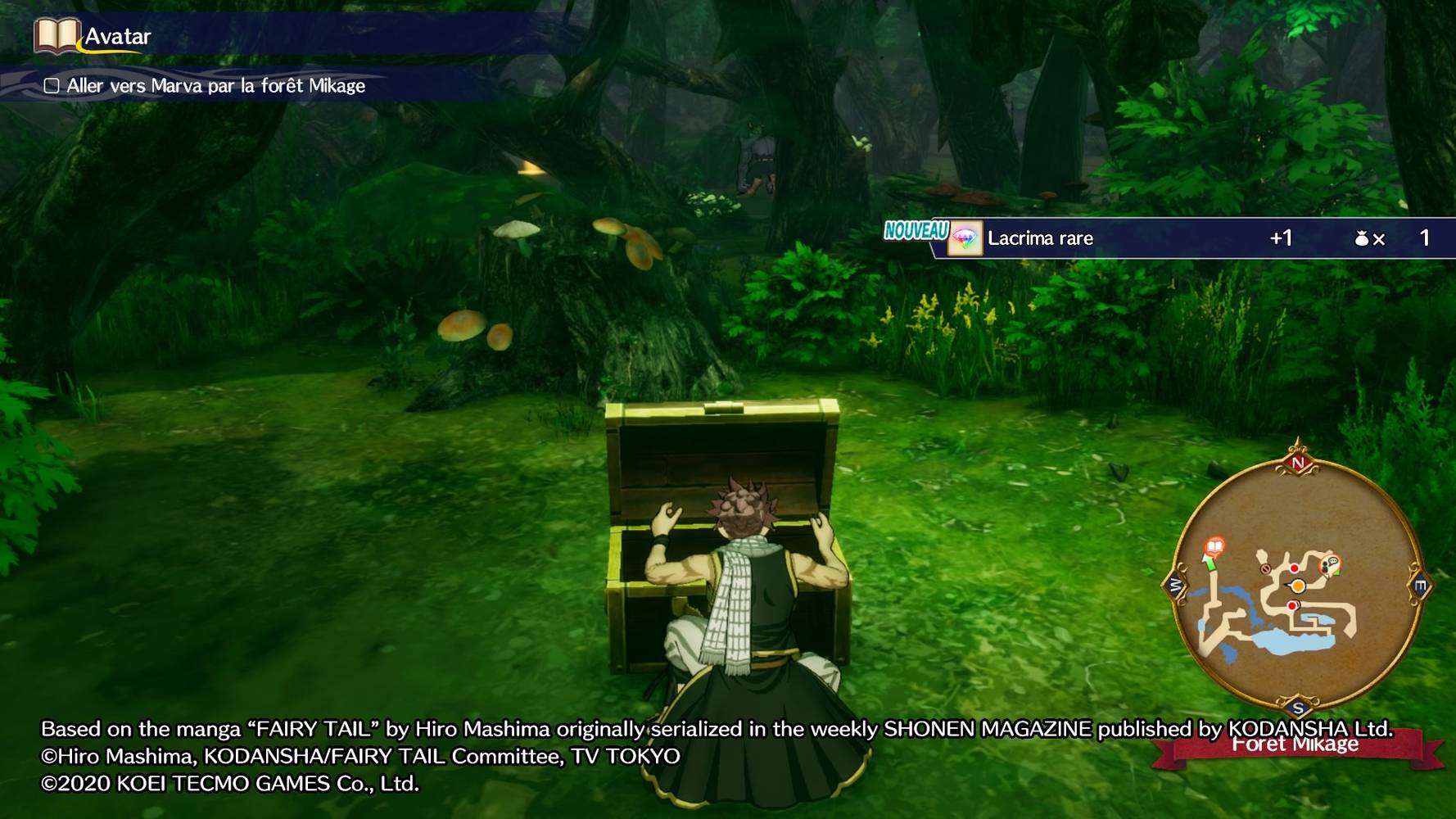Image resolution: width=1456 pixels, height=819 pixels.
Task: Click the north compass marker on minimap
Action: tap(1298, 464)
